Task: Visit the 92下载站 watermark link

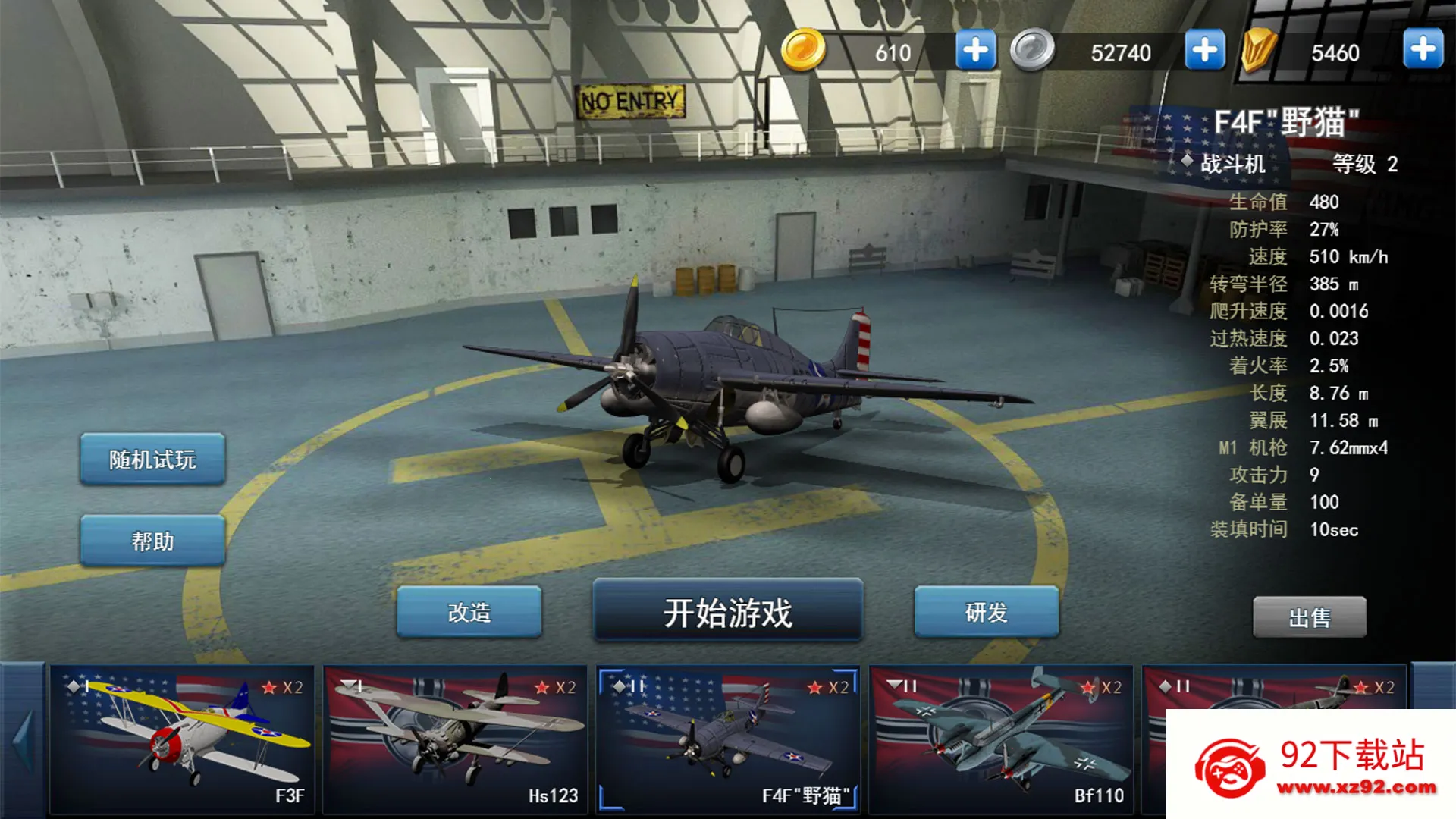Action: (x=1312, y=766)
